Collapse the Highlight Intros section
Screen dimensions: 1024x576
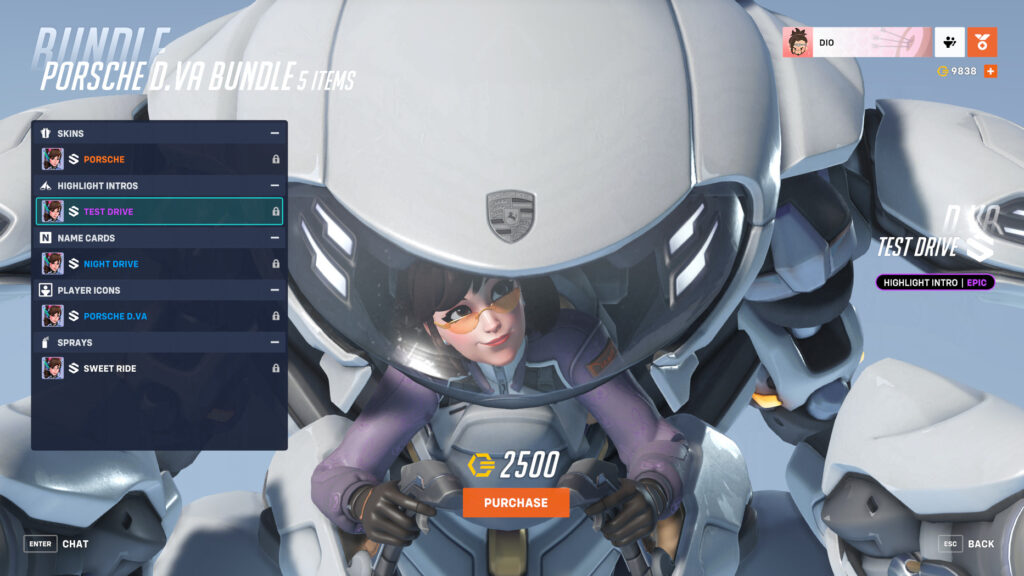tap(274, 186)
